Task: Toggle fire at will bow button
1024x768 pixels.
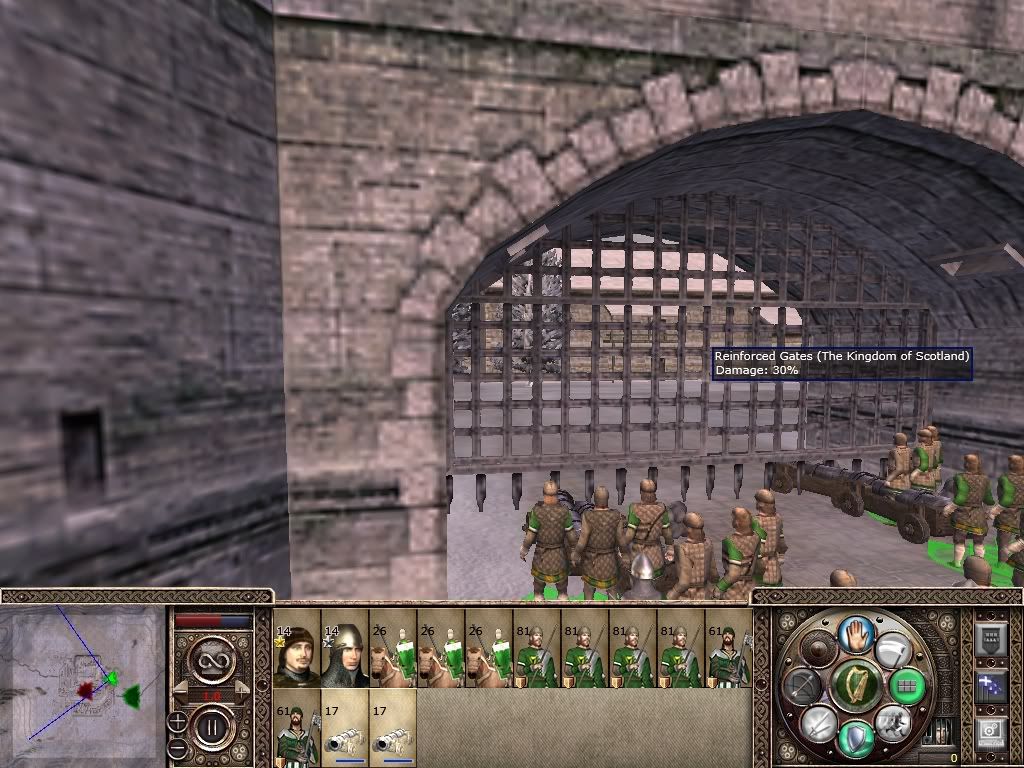Action: click(801, 686)
